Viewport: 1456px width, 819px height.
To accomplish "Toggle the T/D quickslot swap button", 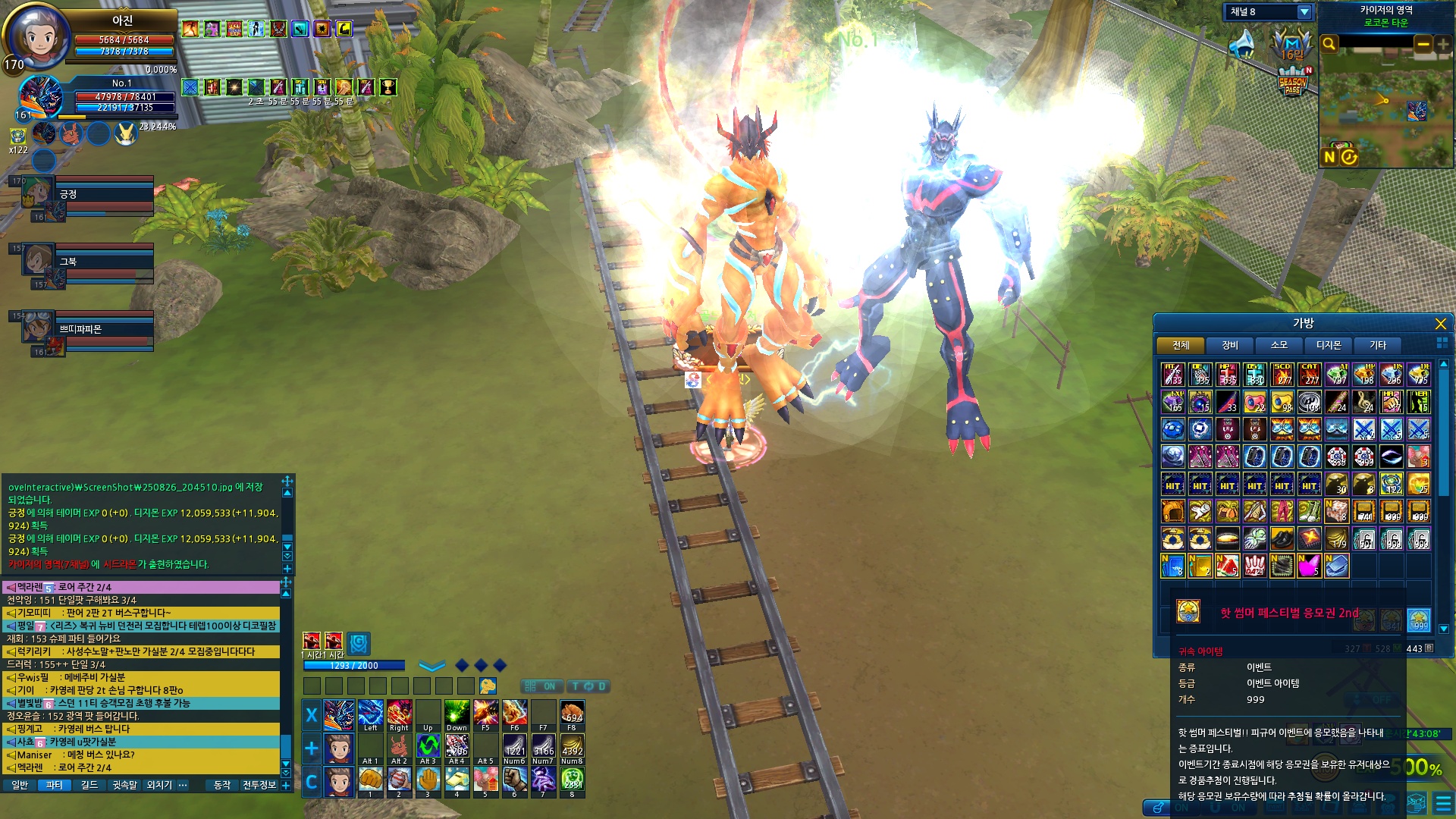I will point(588,686).
